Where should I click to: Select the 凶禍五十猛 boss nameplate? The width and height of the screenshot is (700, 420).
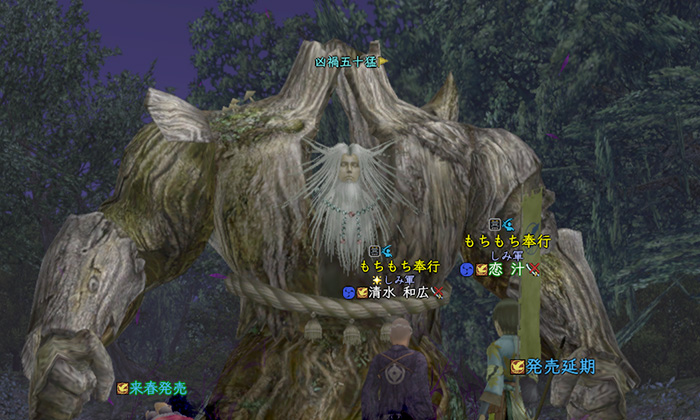click(345, 62)
